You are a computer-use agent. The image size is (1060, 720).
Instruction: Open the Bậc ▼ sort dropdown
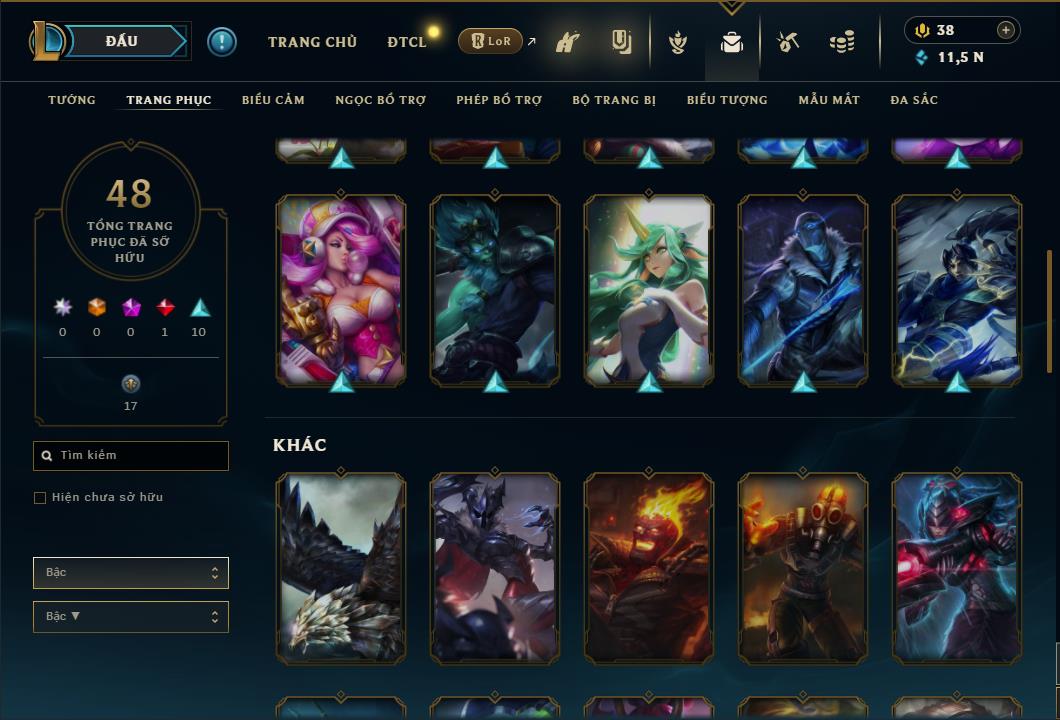click(x=131, y=617)
